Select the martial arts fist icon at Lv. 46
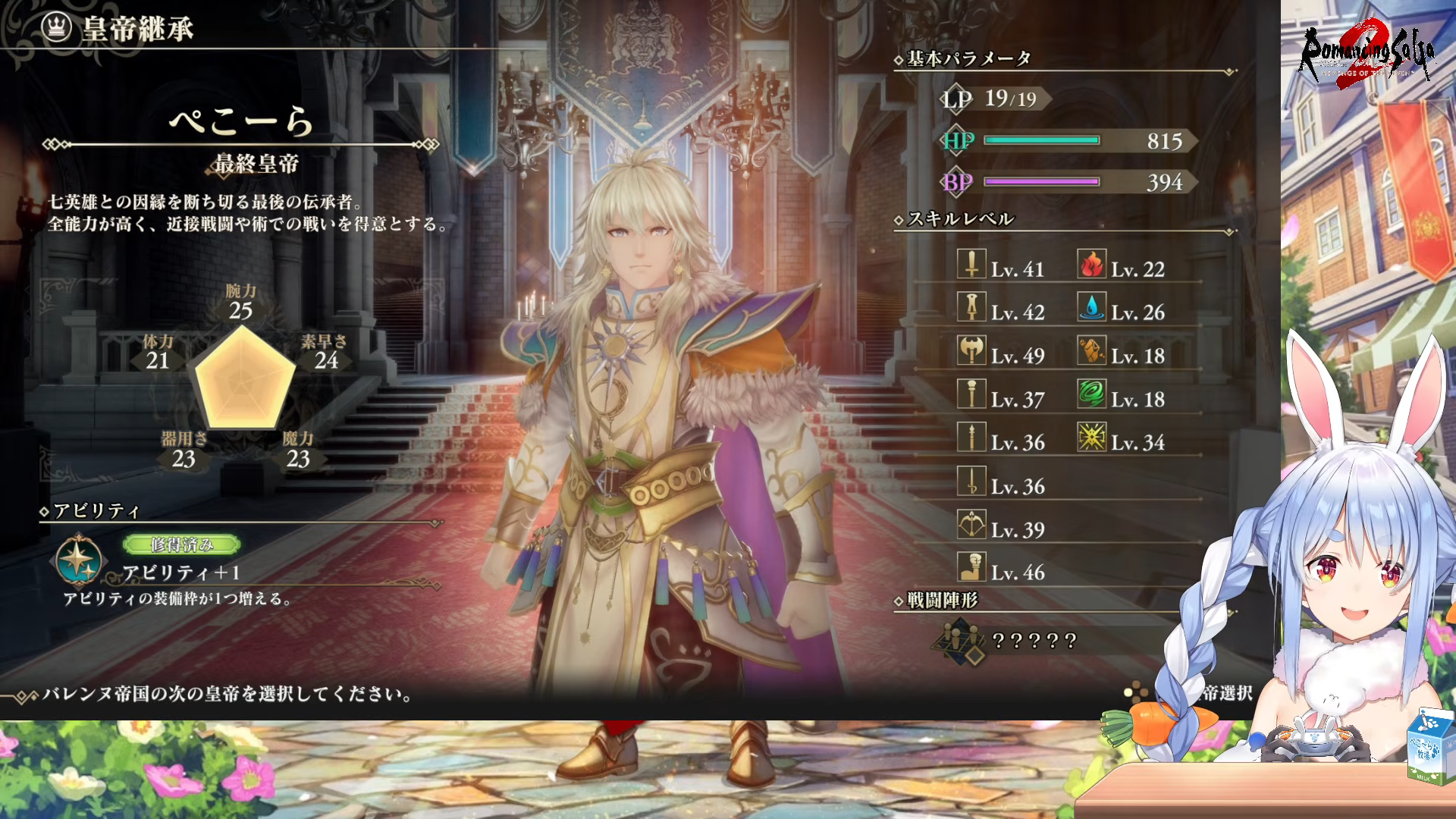Image resolution: width=1456 pixels, height=819 pixels. tap(971, 567)
